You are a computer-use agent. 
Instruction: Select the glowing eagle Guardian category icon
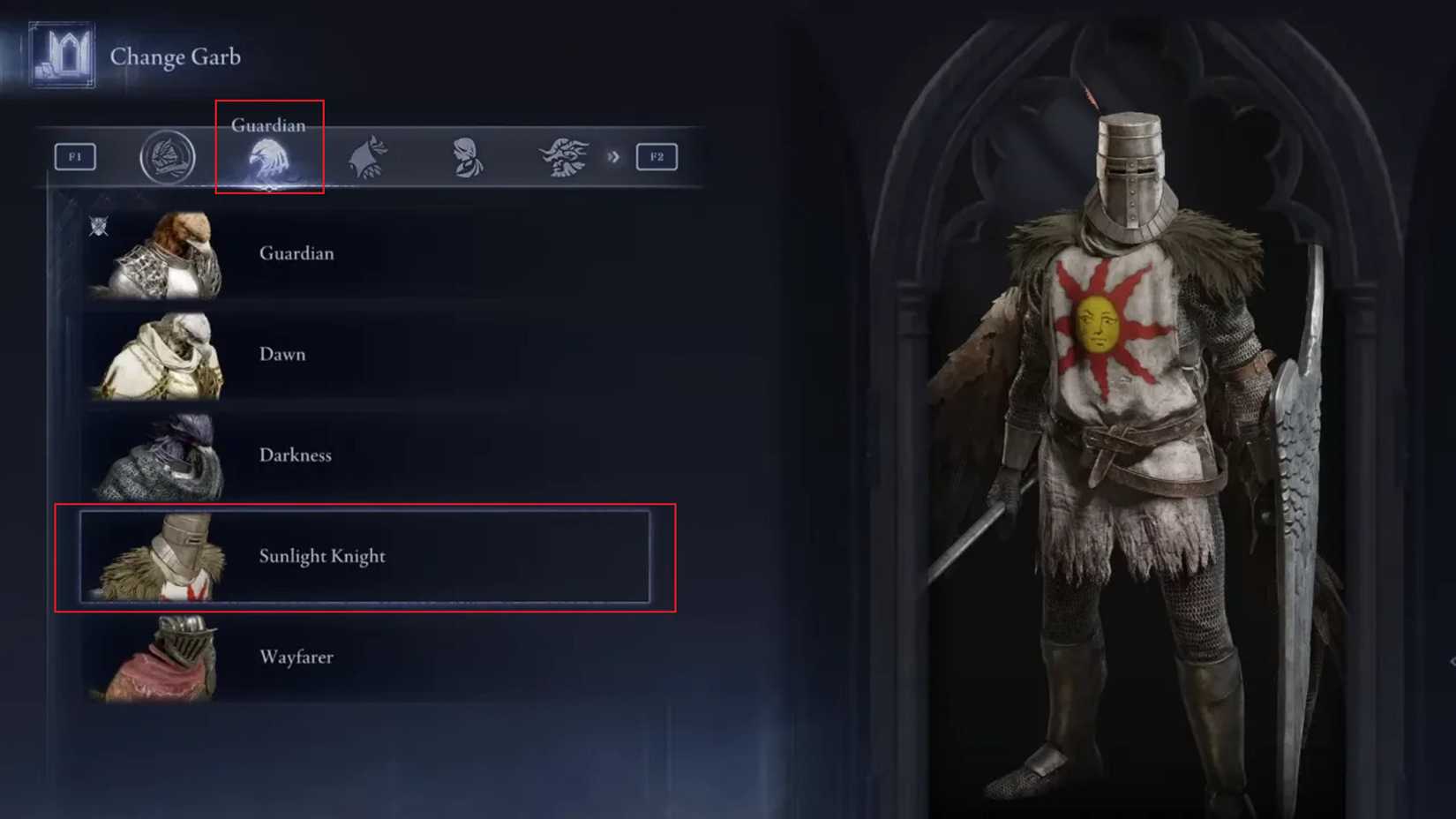(x=269, y=159)
